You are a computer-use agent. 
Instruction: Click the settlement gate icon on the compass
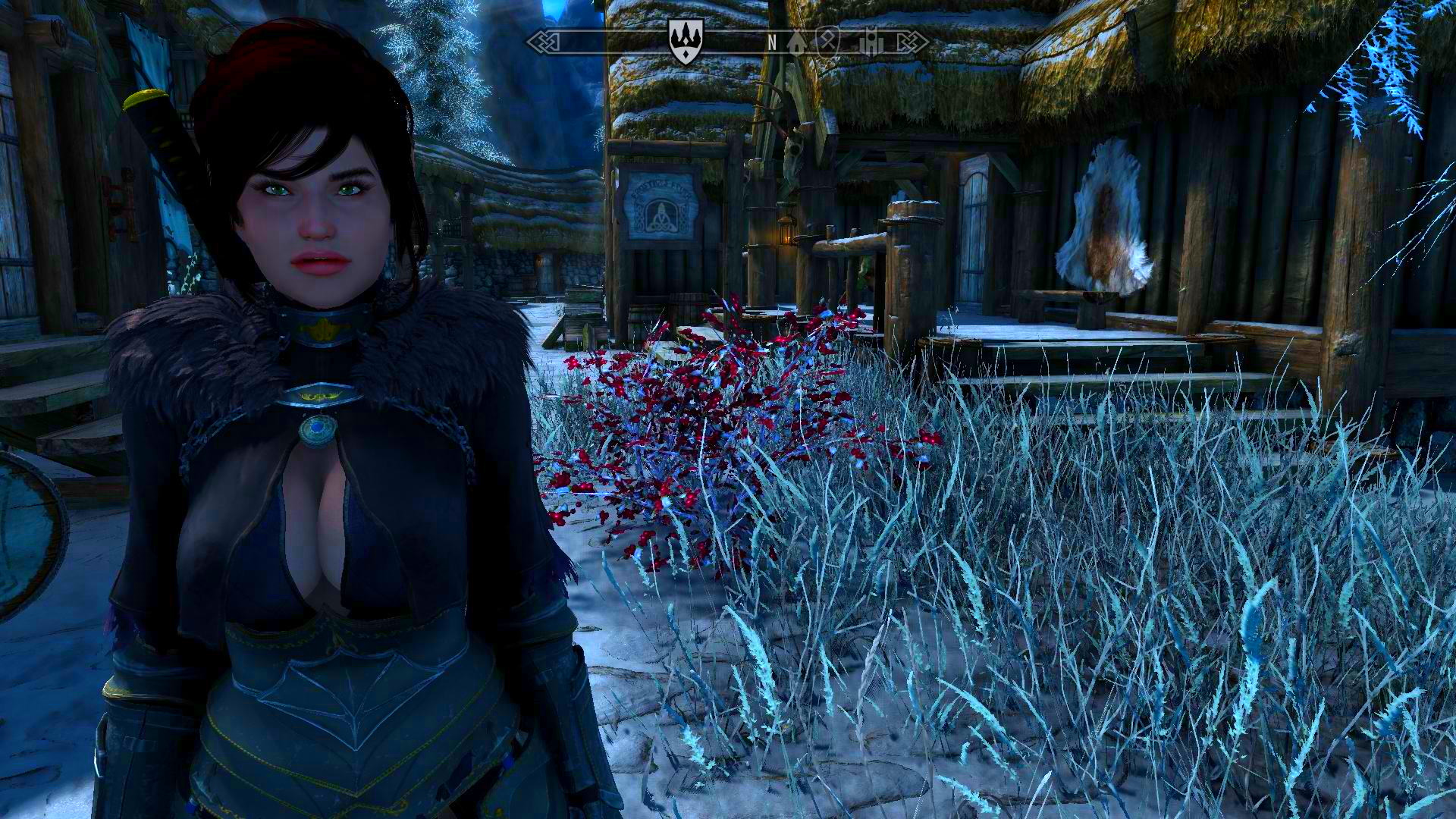[x=873, y=43]
